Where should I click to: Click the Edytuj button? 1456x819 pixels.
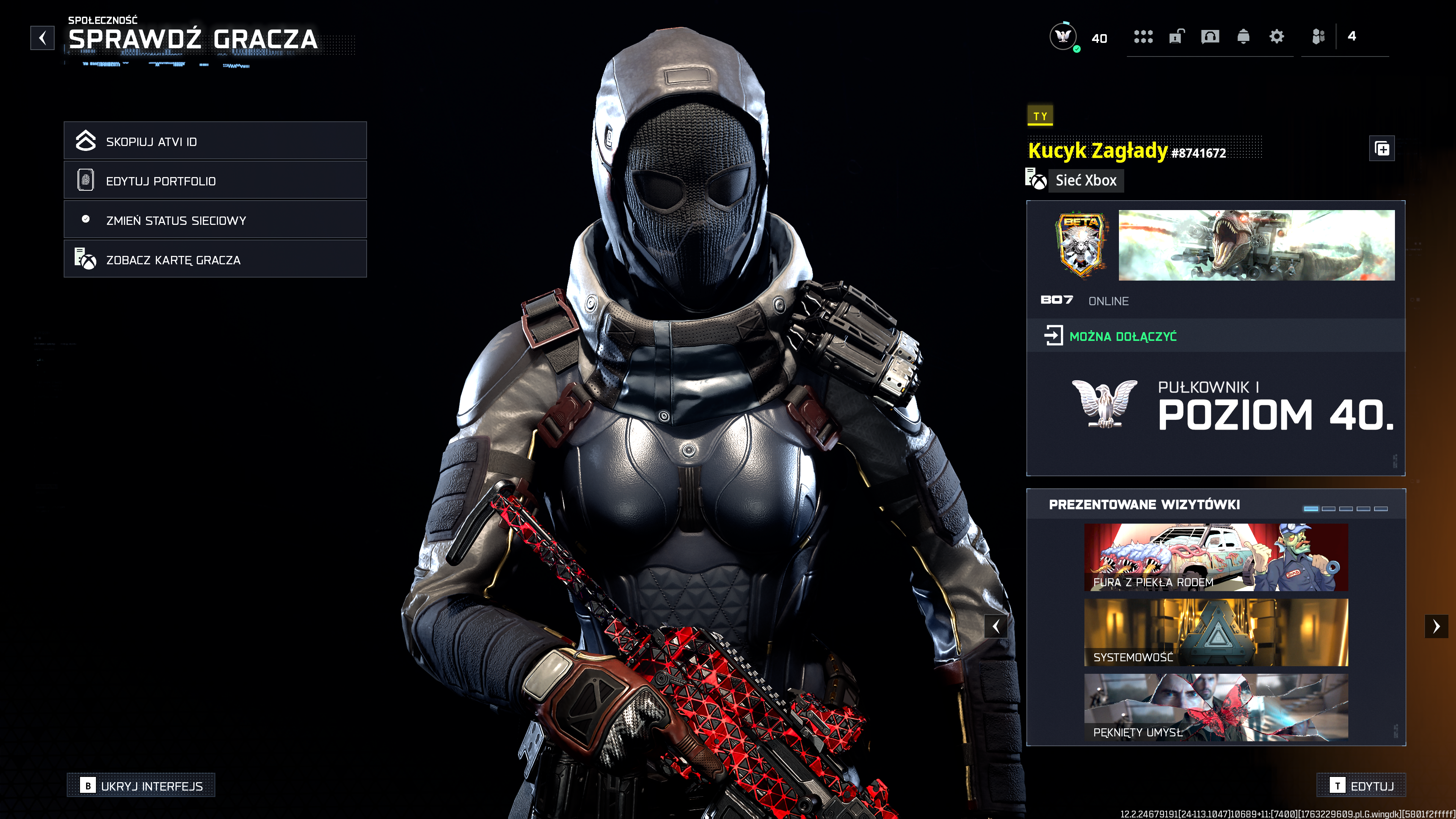[1361, 785]
